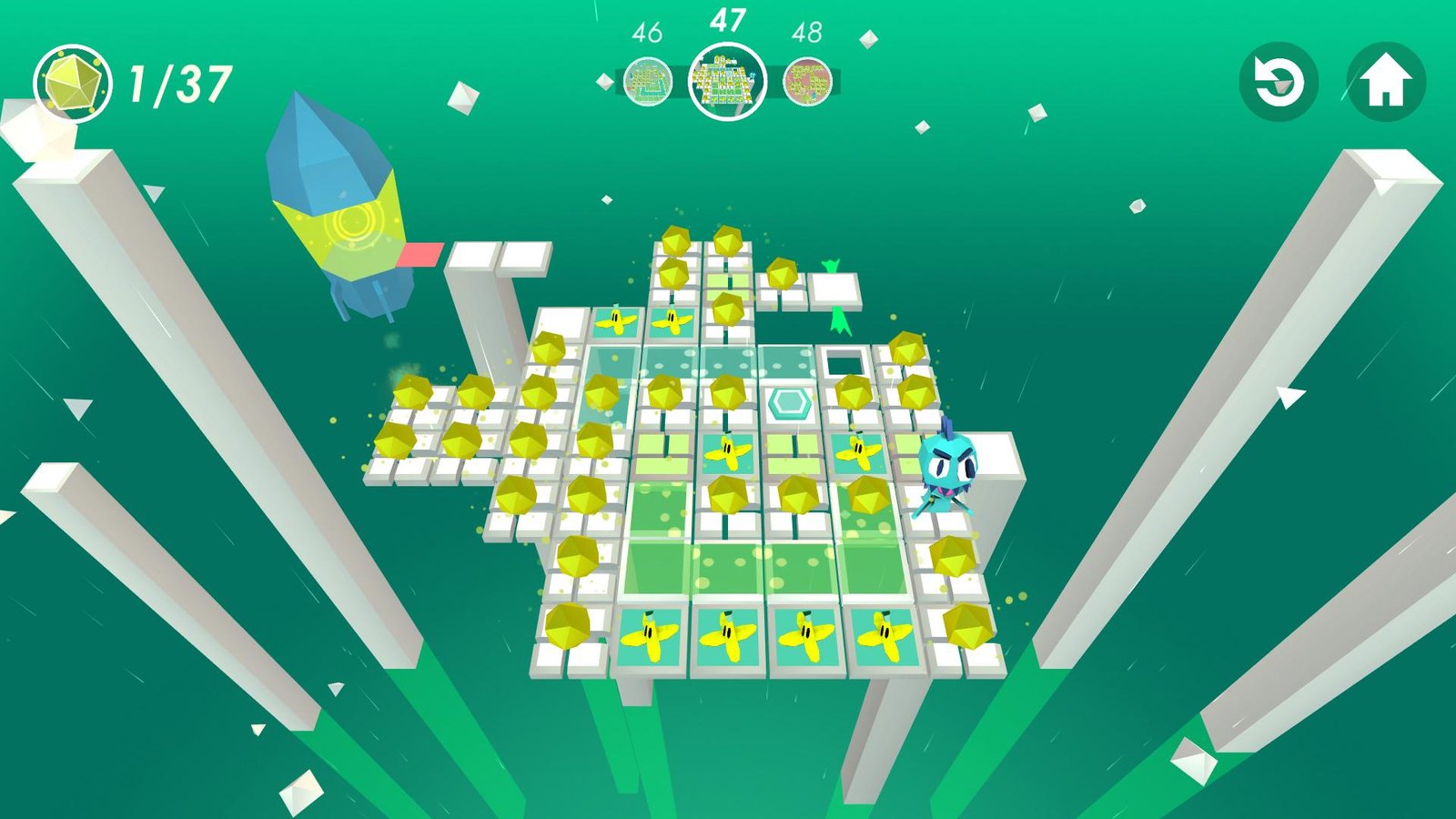
Task: Click the level number 47 heading
Action: pyautogui.click(x=728, y=20)
